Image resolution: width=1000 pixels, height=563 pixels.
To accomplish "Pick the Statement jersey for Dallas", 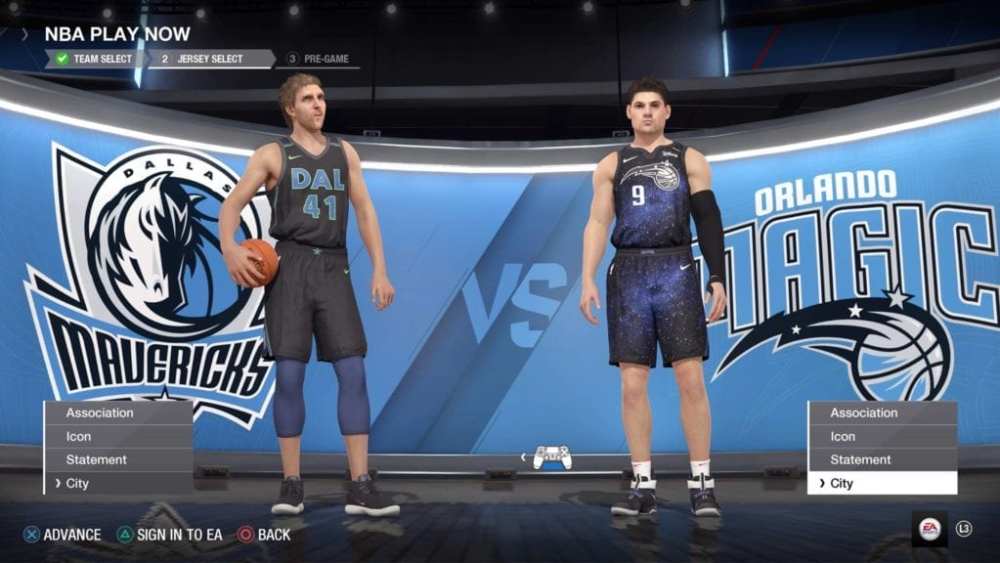I will (x=118, y=460).
